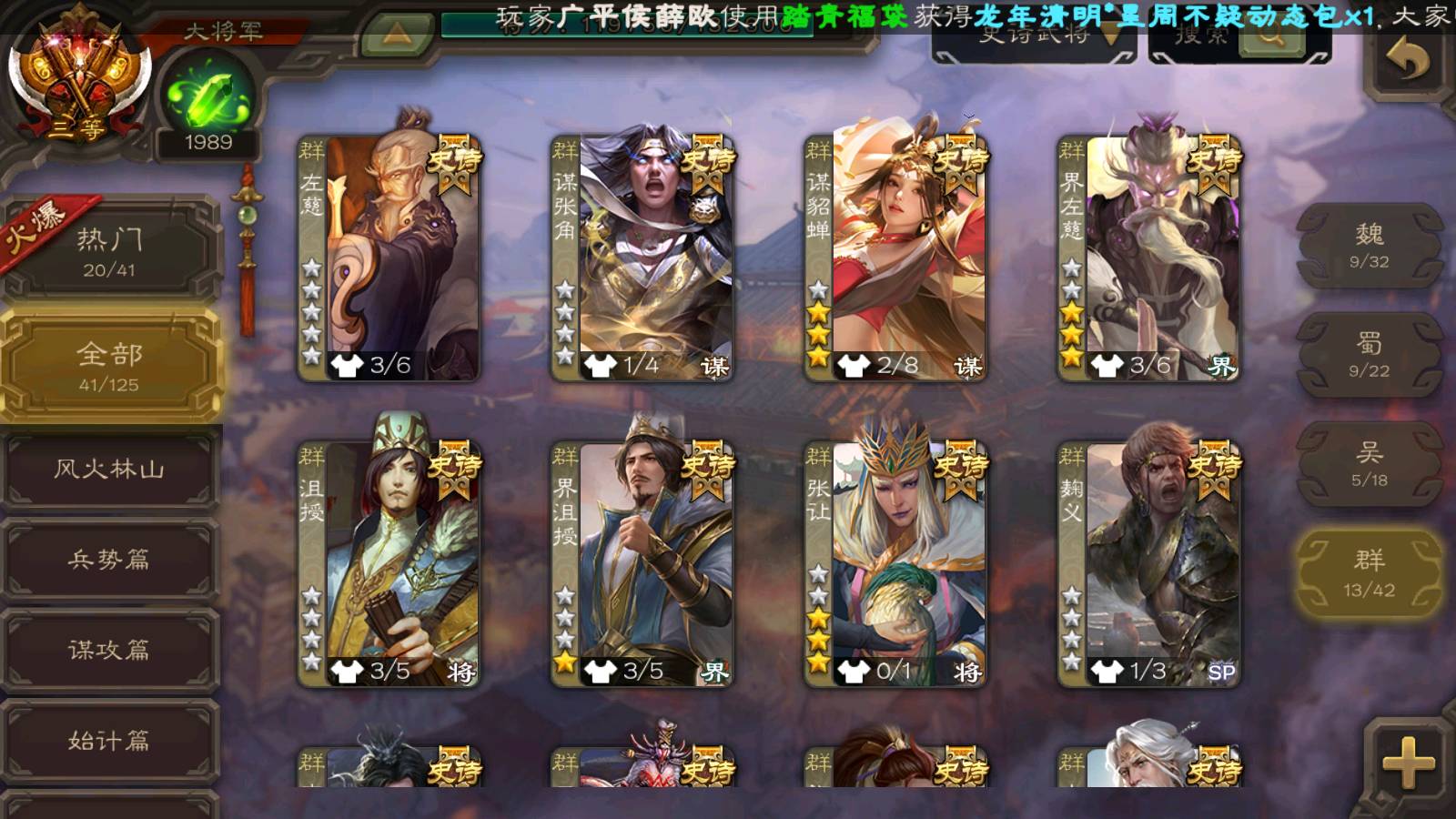Filter generals by 蜀 faction
This screenshot has height=819, width=1456.
[1369, 355]
